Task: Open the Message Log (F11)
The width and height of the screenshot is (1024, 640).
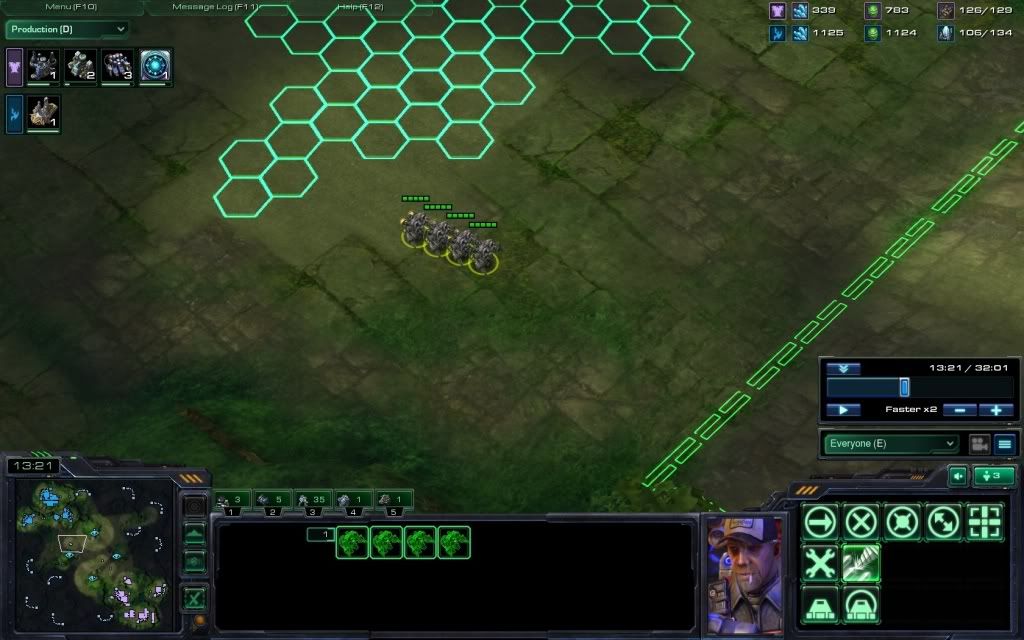Action: click(214, 7)
